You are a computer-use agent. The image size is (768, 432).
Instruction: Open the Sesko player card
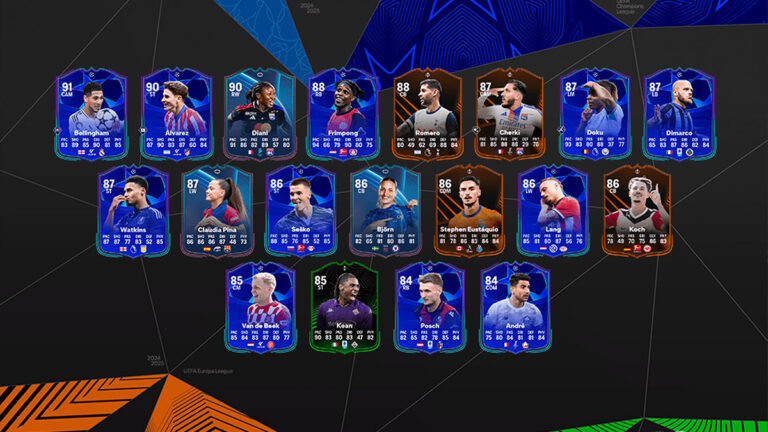coord(302,210)
